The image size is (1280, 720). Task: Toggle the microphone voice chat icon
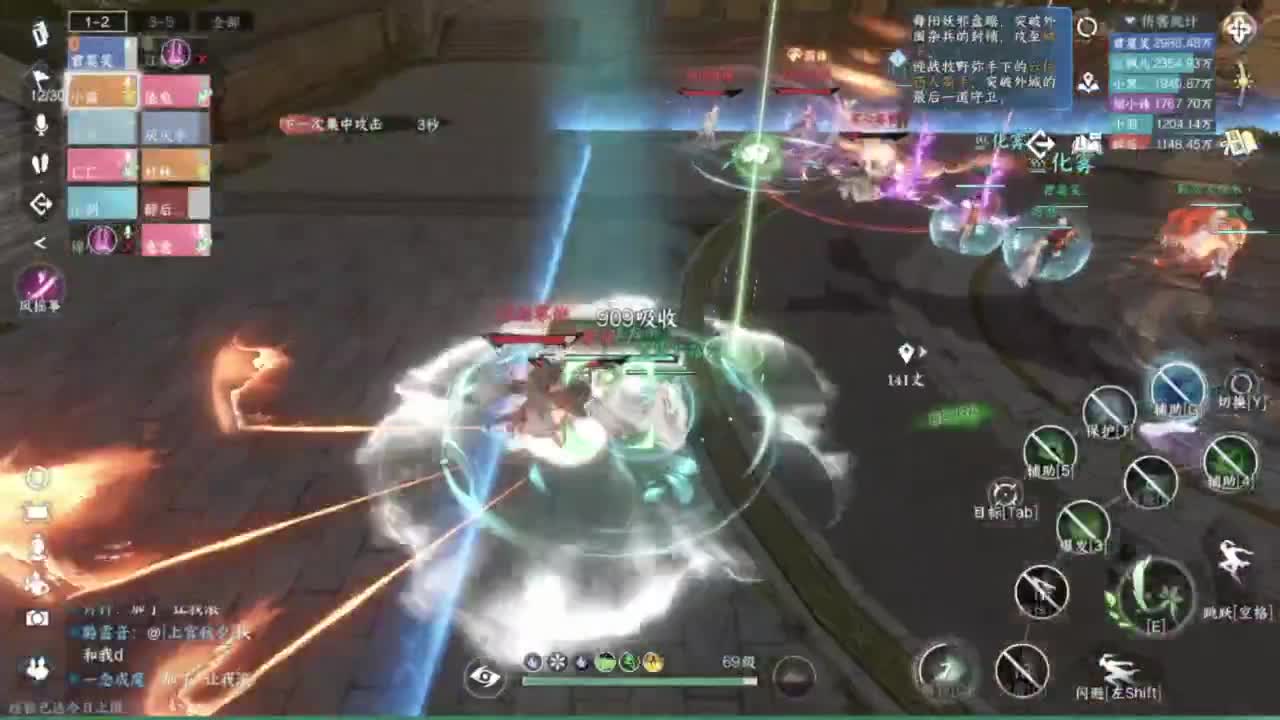[x=42, y=125]
